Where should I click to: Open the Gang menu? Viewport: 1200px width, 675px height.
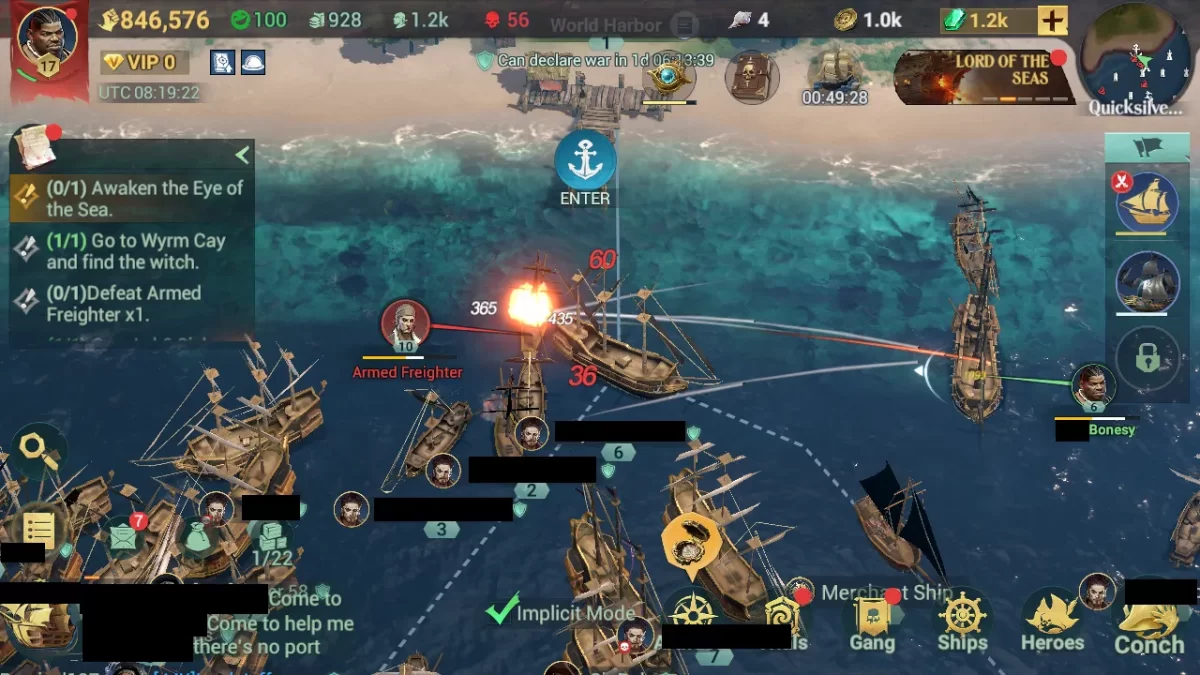[x=872, y=624]
